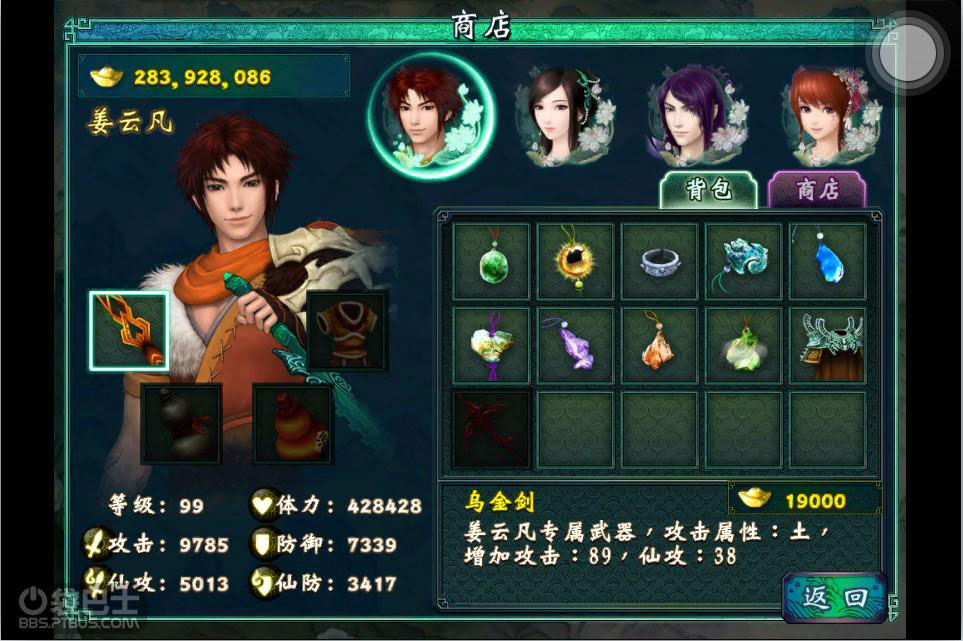
Task: Pick the jade dragon carving item
Action: 743,262
